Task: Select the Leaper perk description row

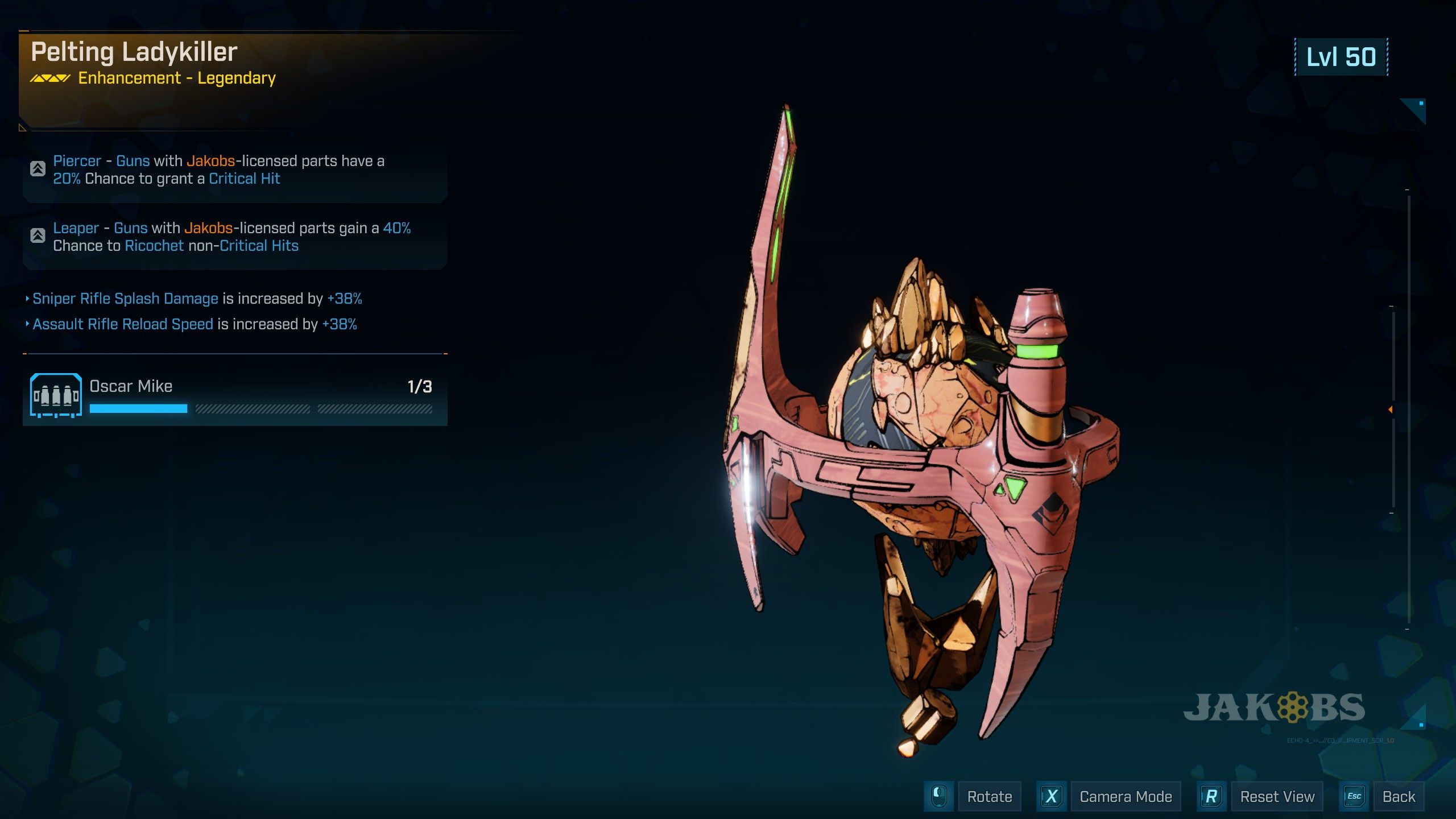Action: click(235, 237)
